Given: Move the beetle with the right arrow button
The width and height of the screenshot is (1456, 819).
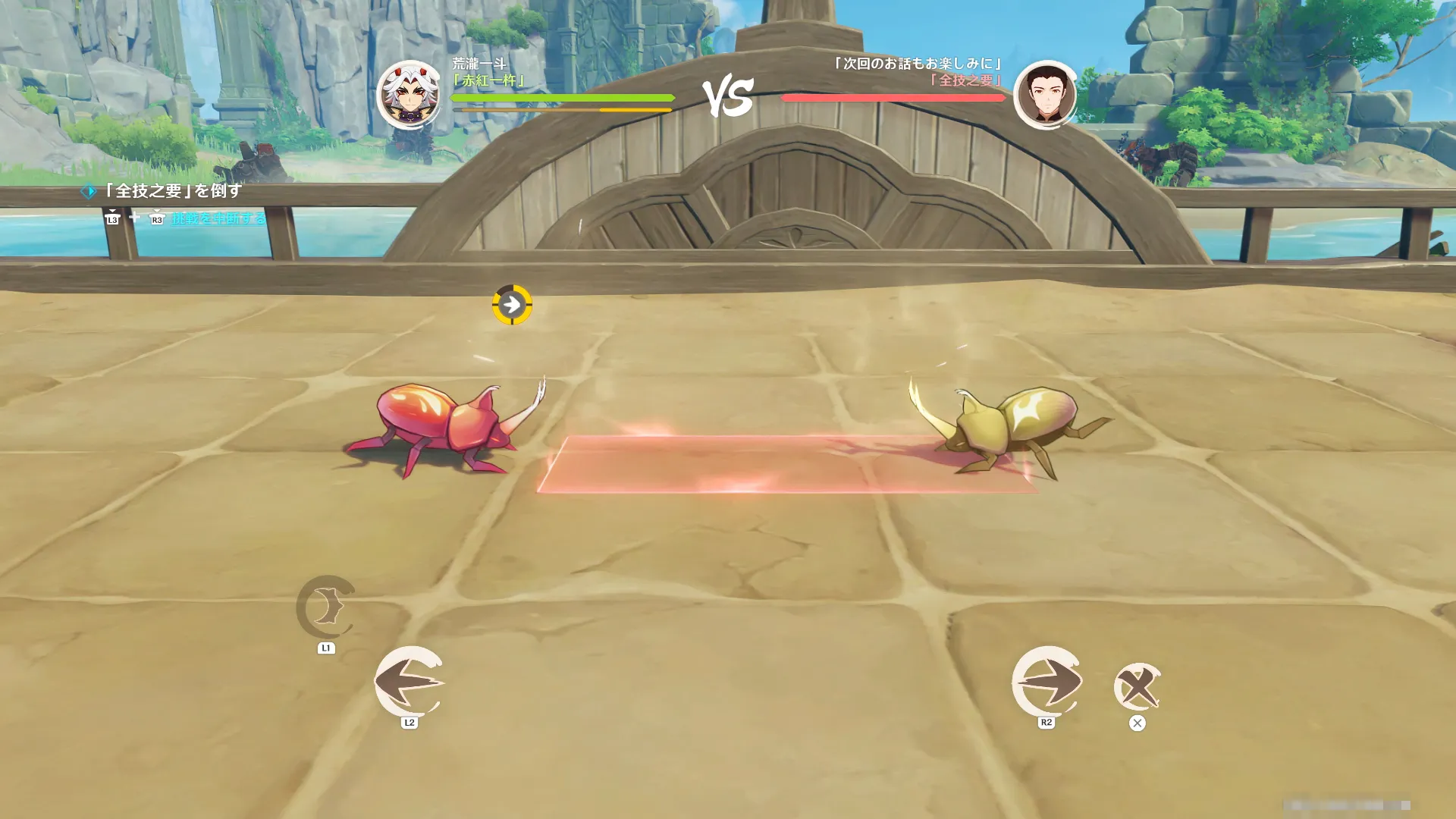Looking at the screenshot, I should 1046,681.
